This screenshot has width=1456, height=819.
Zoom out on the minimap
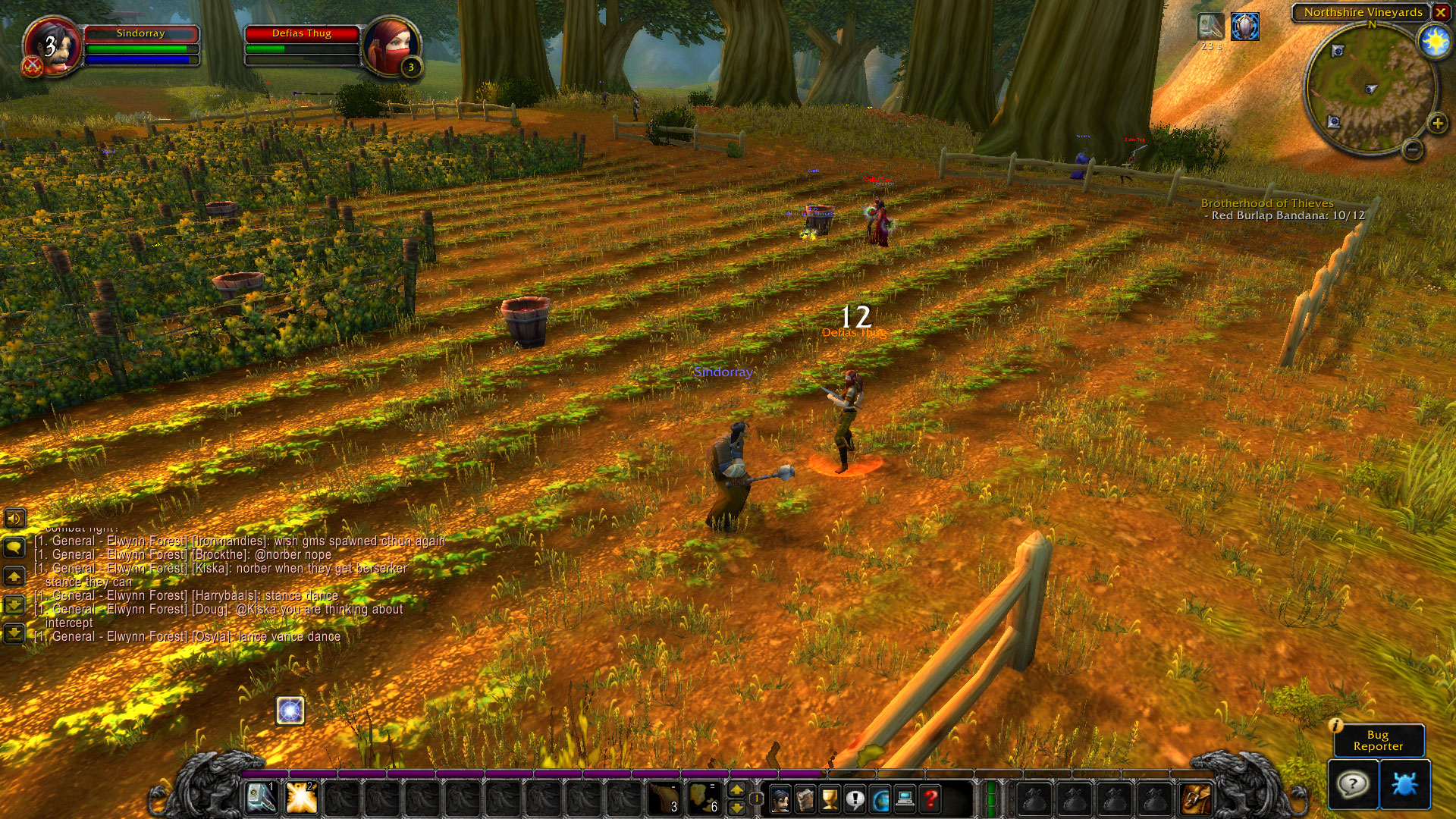click(1412, 149)
